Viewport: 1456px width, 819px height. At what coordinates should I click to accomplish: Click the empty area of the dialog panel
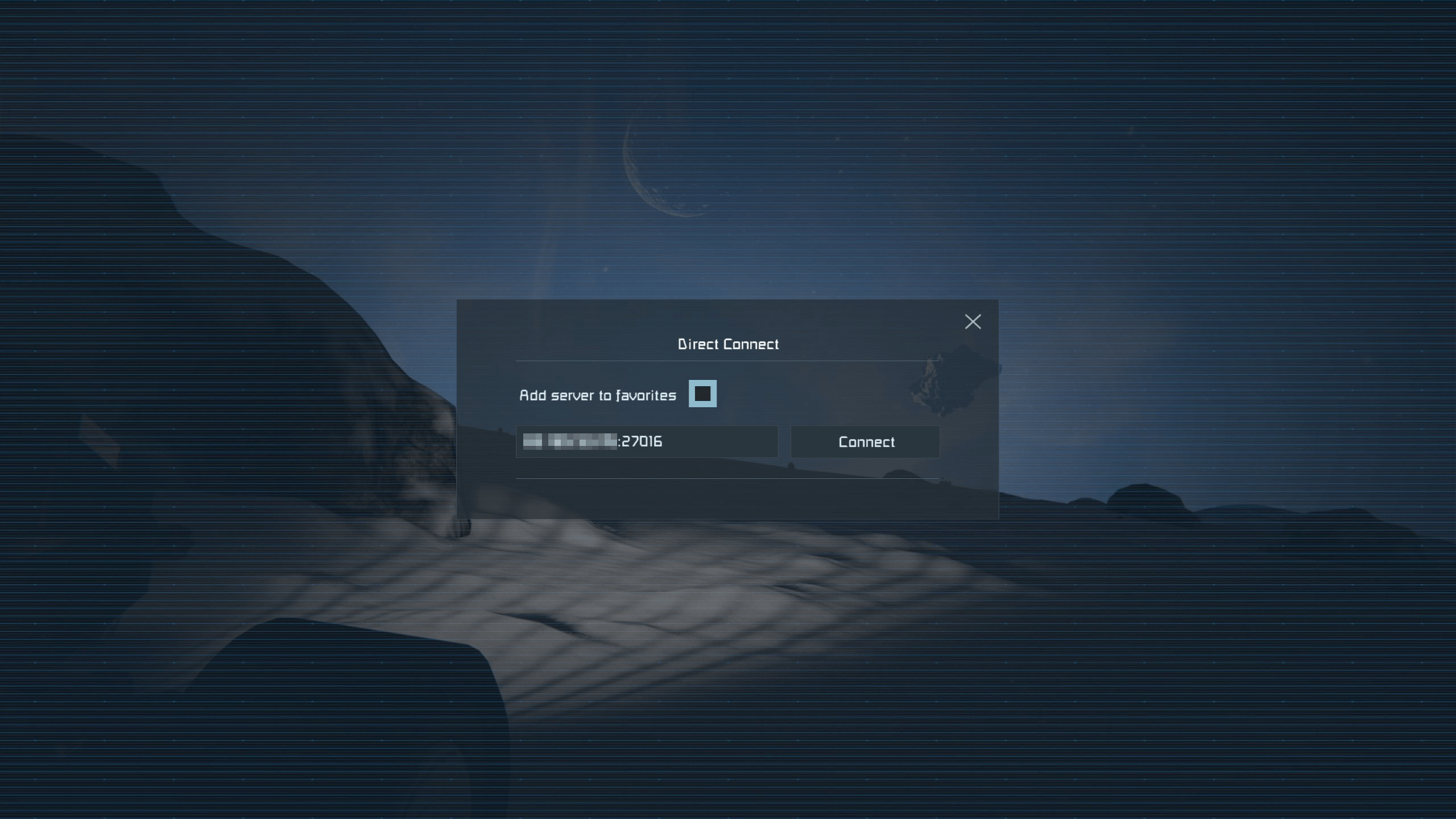728,506
